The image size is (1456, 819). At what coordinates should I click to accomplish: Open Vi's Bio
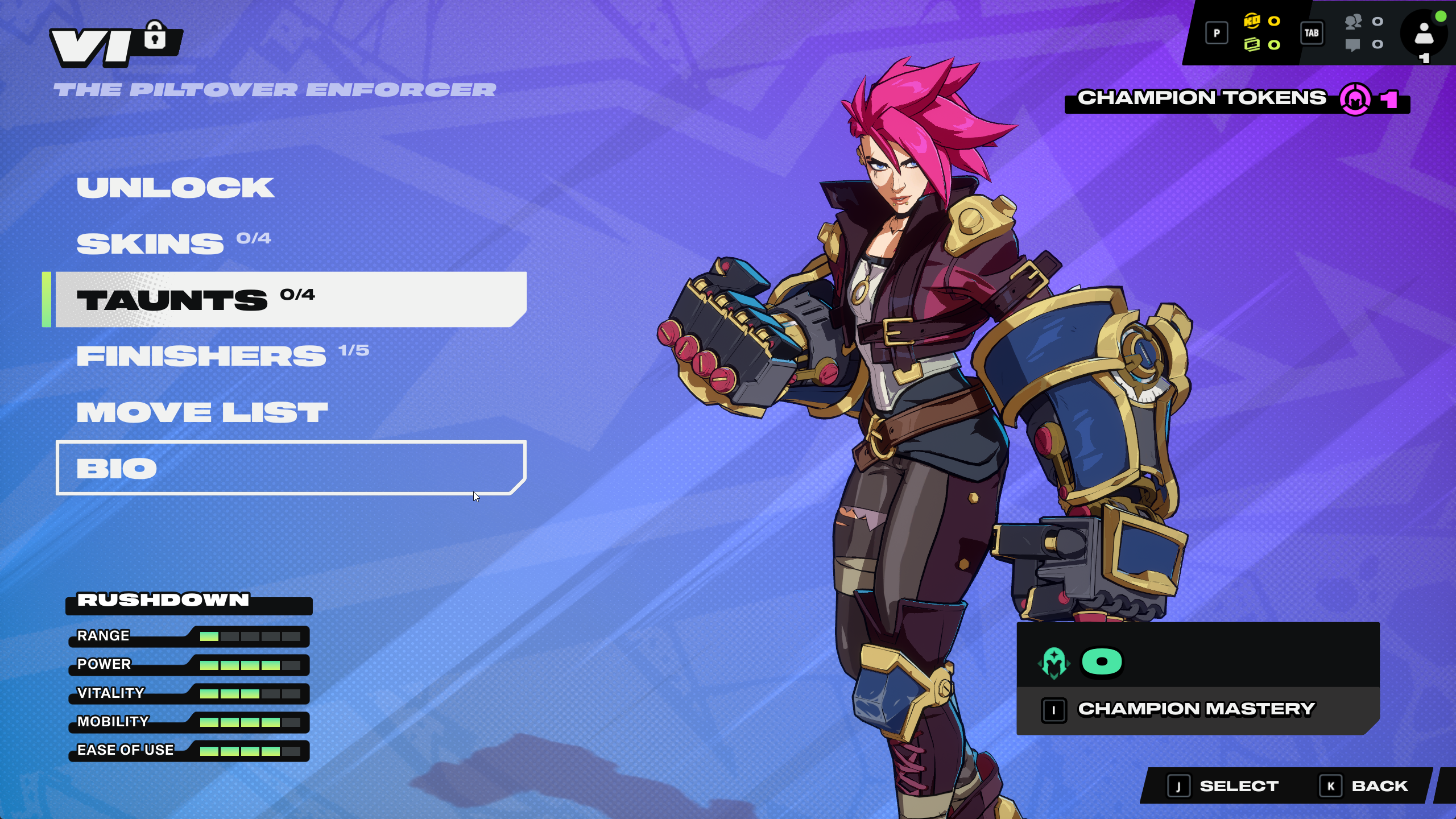pos(290,468)
